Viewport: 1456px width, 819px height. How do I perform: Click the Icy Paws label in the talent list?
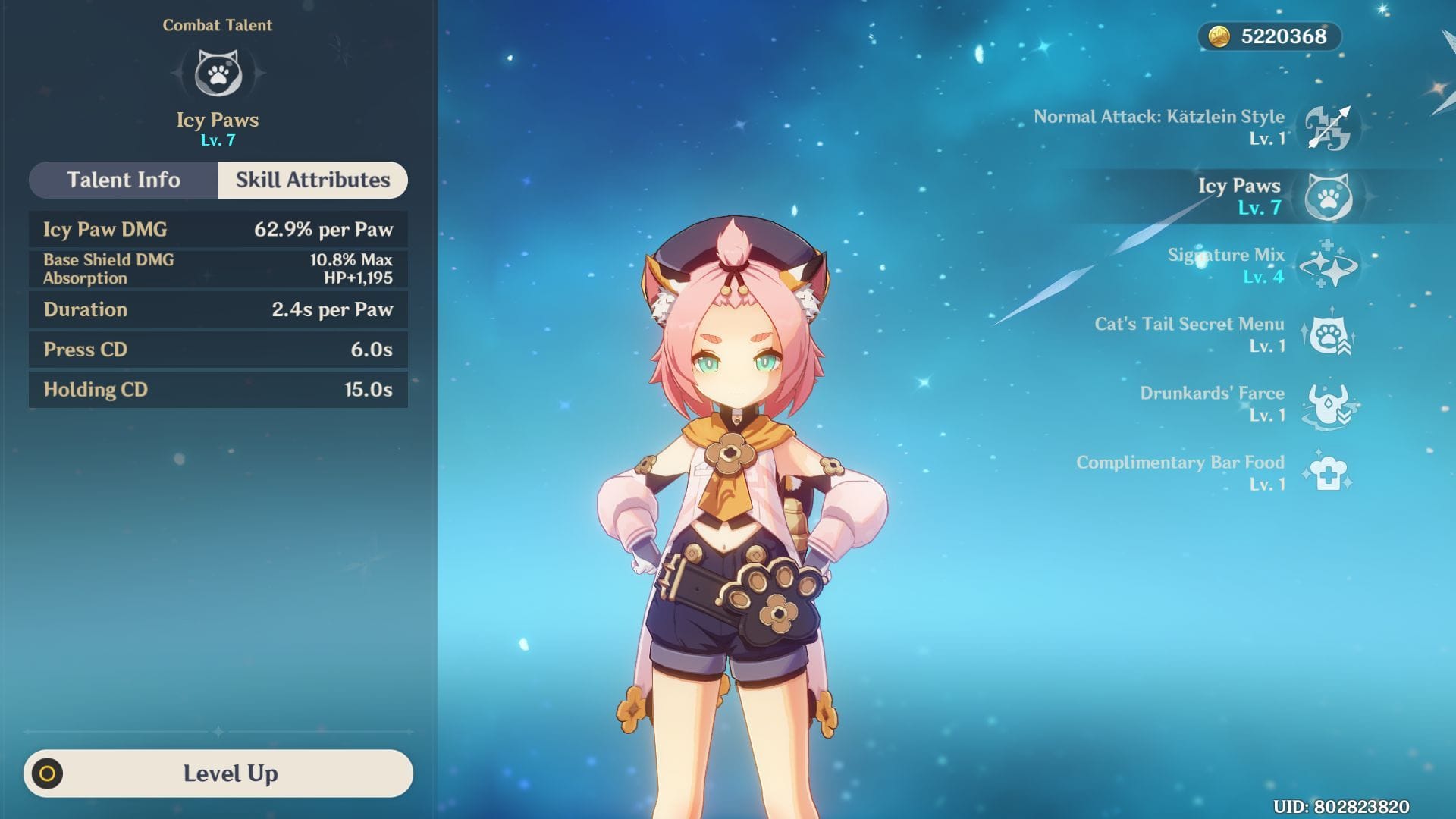click(x=1239, y=186)
